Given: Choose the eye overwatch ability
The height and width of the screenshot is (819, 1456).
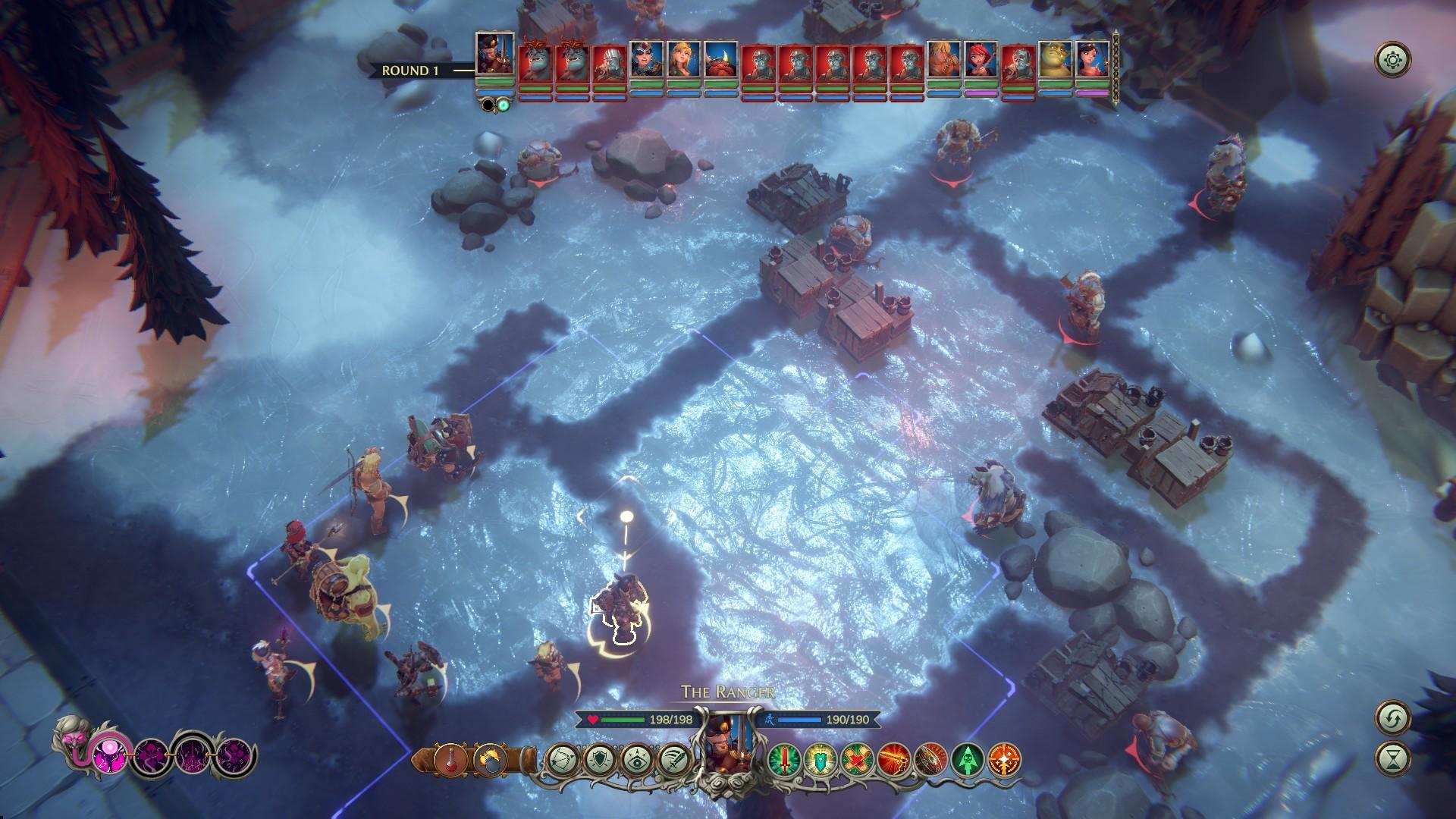Looking at the screenshot, I should point(639,760).
